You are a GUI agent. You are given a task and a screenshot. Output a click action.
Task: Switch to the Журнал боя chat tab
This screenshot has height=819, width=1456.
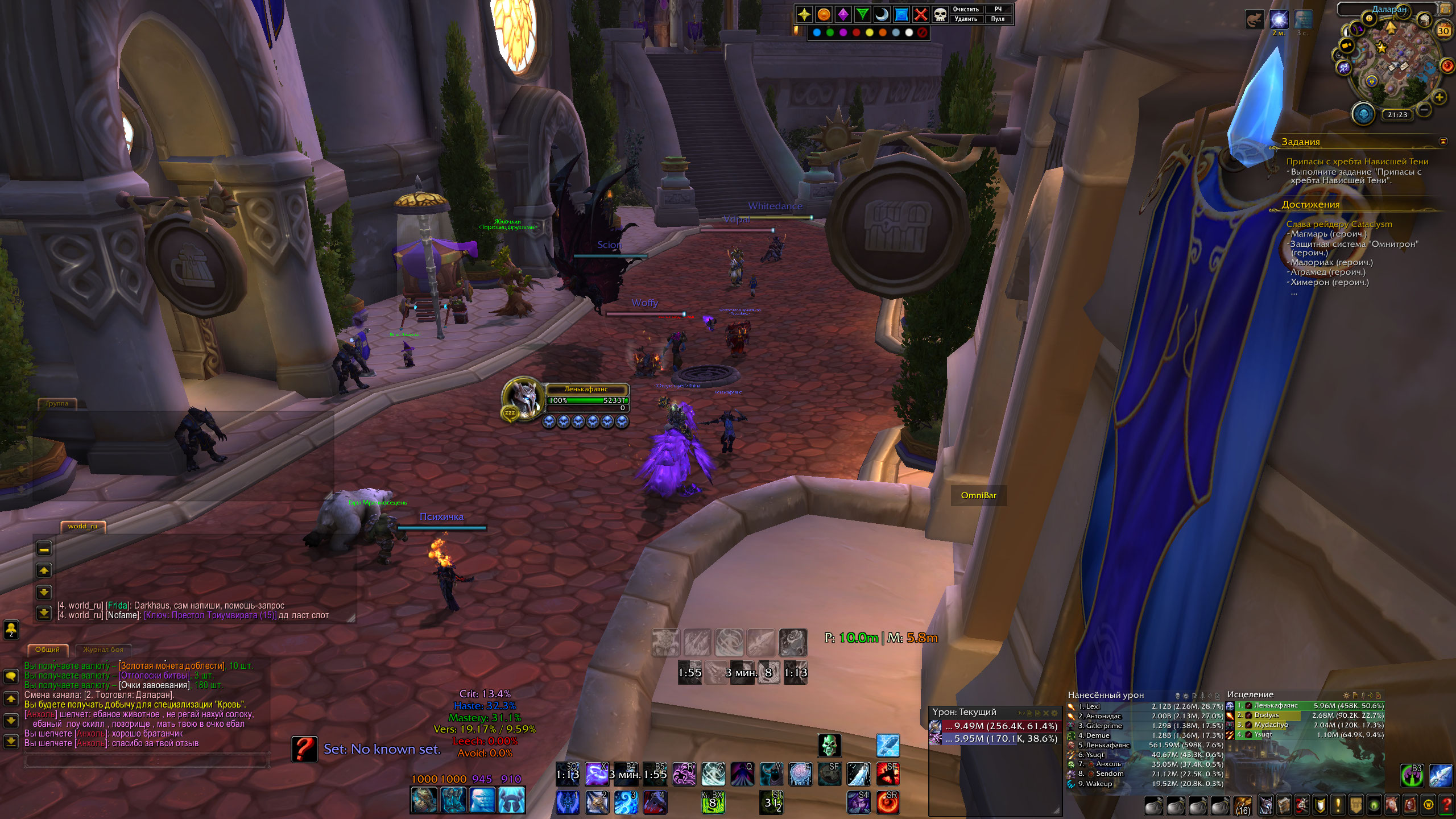103,650
